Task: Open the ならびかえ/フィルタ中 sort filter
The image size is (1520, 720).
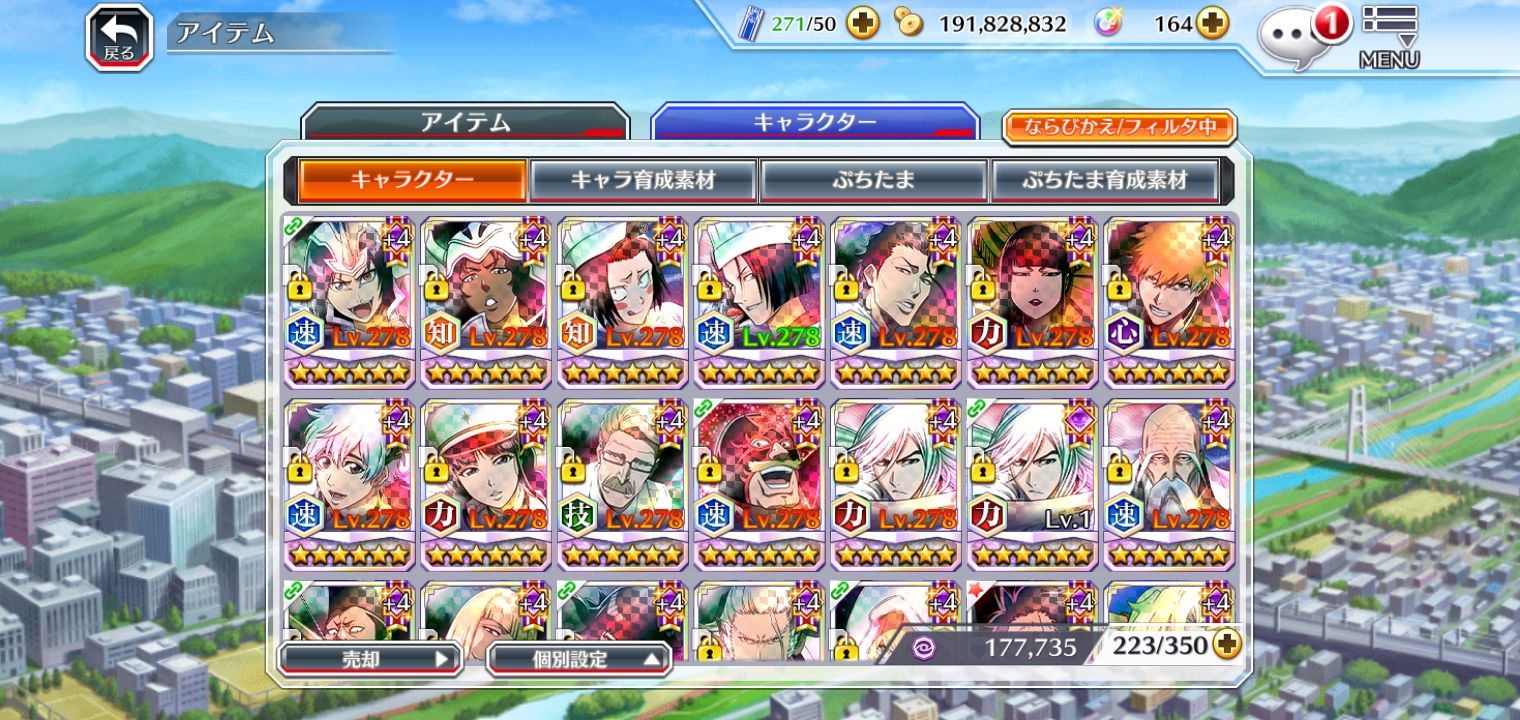Action: coord(1119,127)
